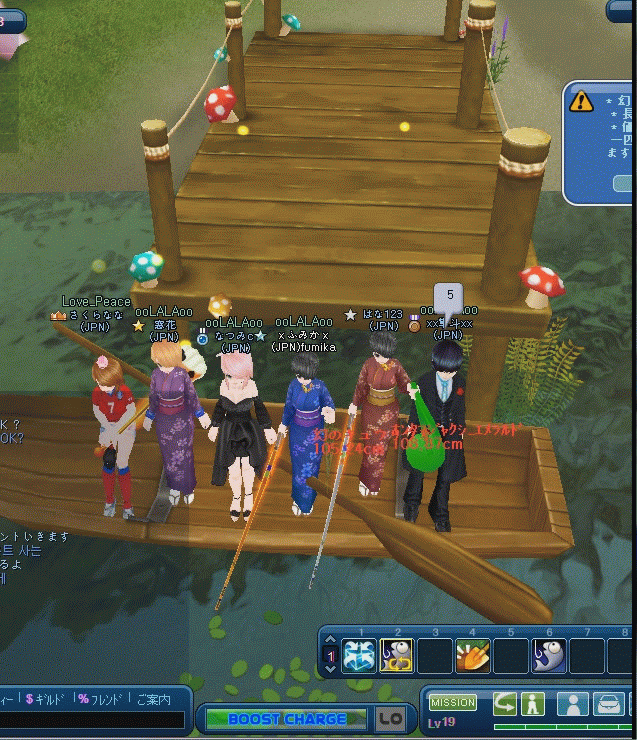Open the car icon menu
The height and width of the screenshot is (740, 637).
tap(608, 703)
